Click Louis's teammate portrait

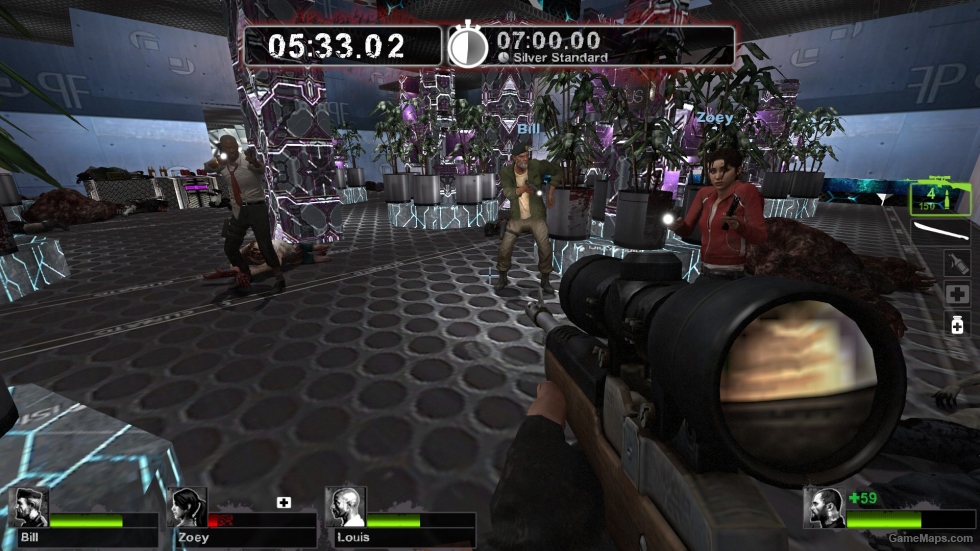(346, 508)
